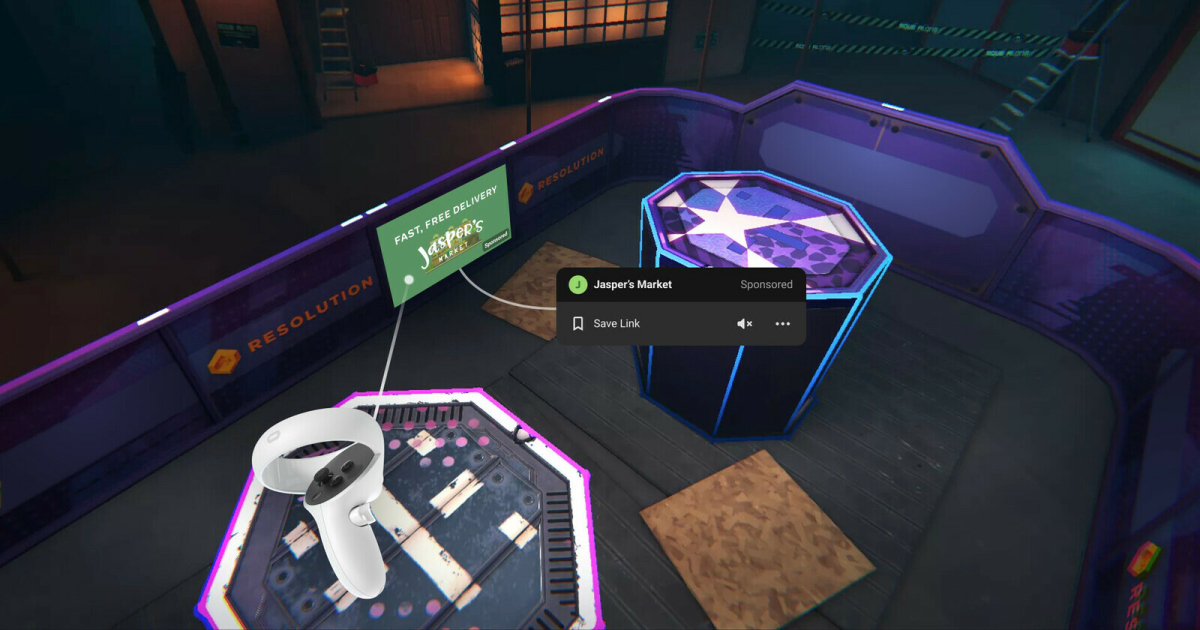
Task: Save the Jasper's Market ad link
Action: coord(606,324)
